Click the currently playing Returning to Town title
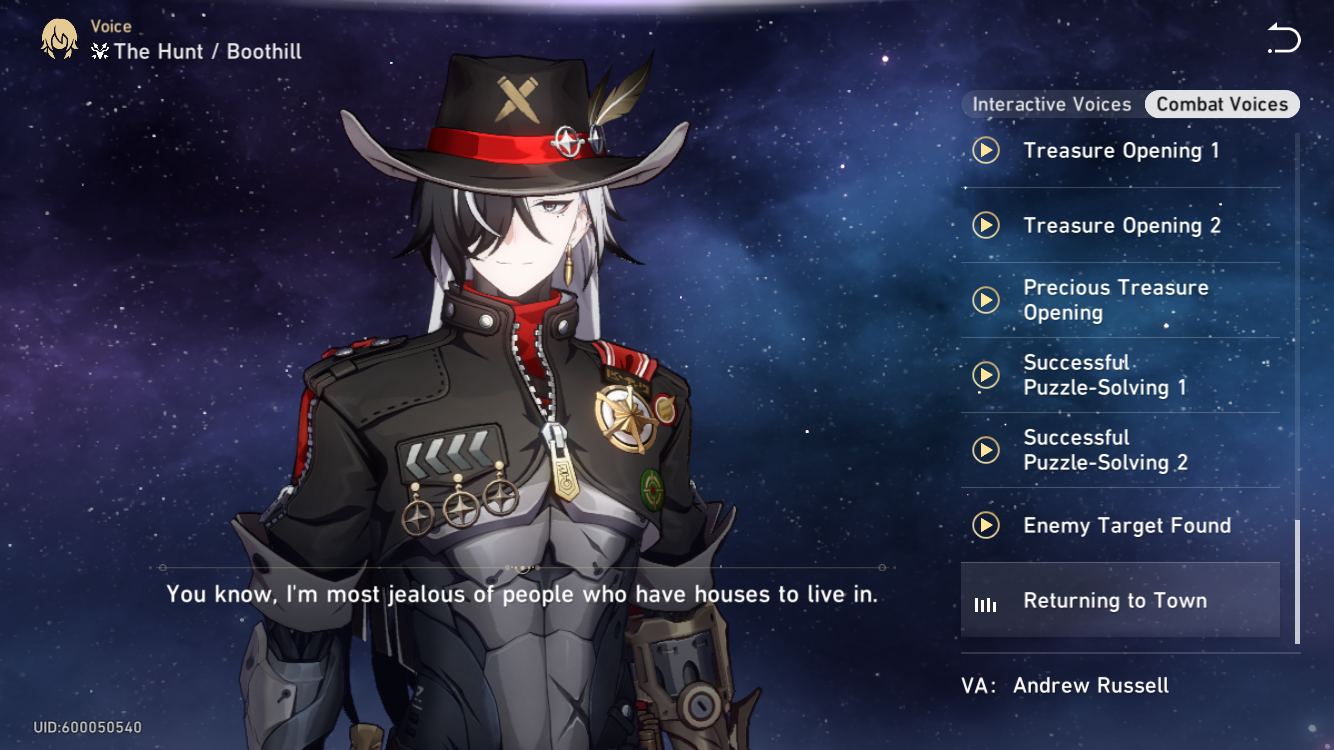 pyautogui.click(x=1114, y=600)
